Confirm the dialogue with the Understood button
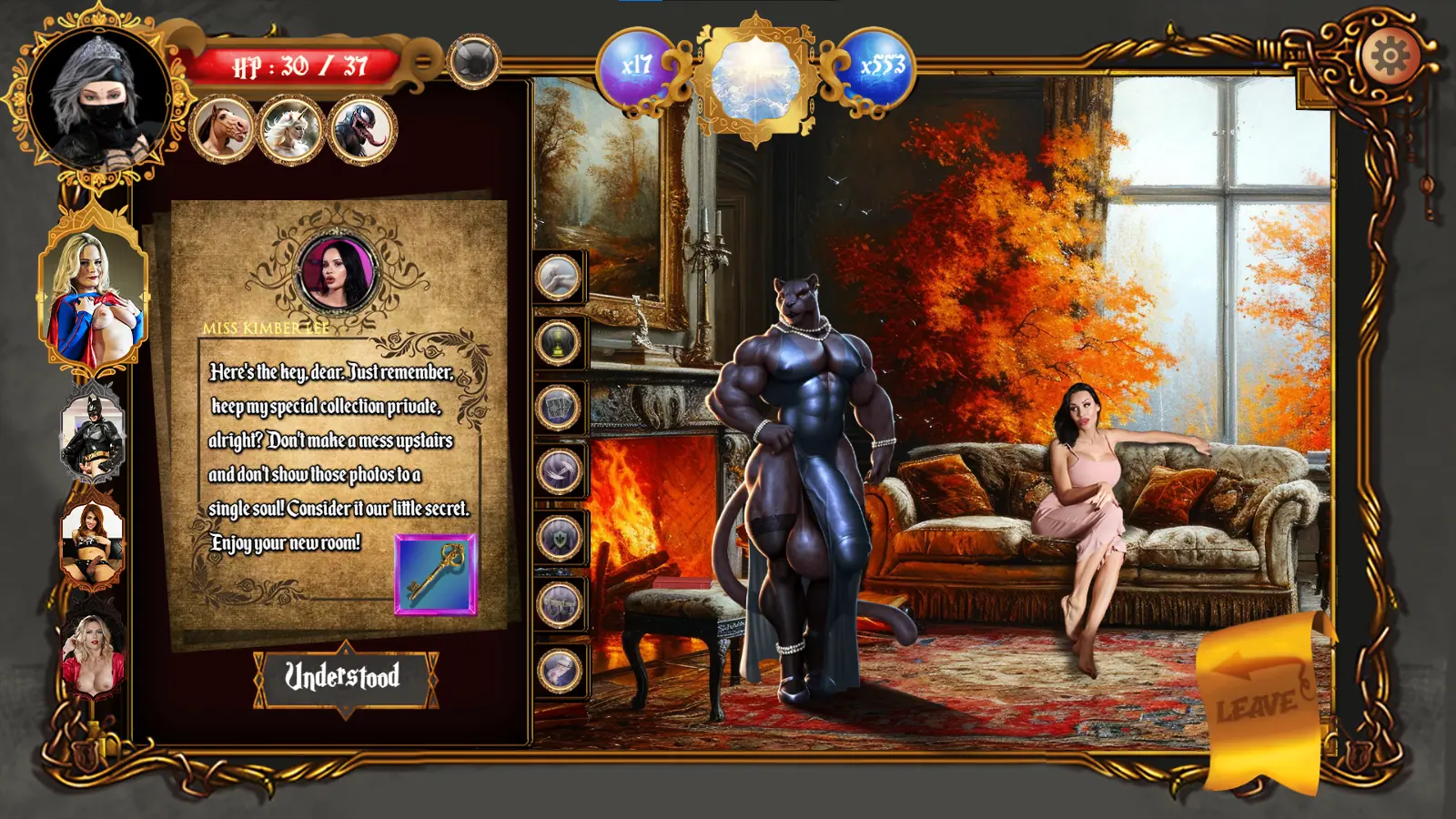 coord(344,677)
